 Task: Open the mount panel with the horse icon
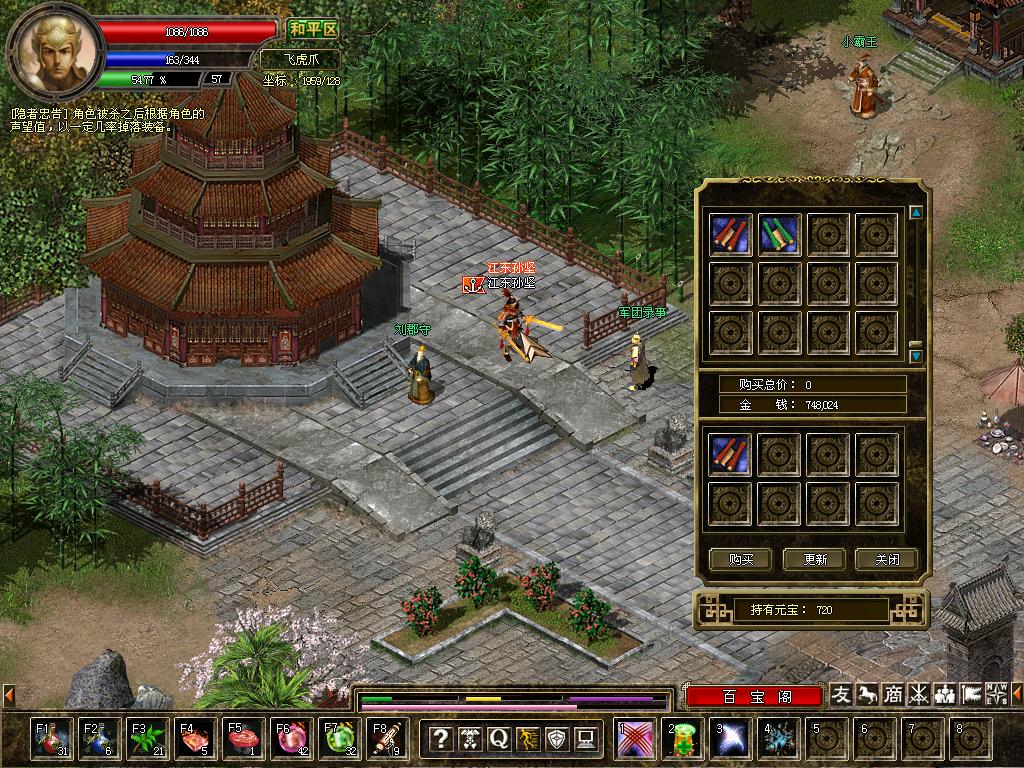click(x=867, y=694)
